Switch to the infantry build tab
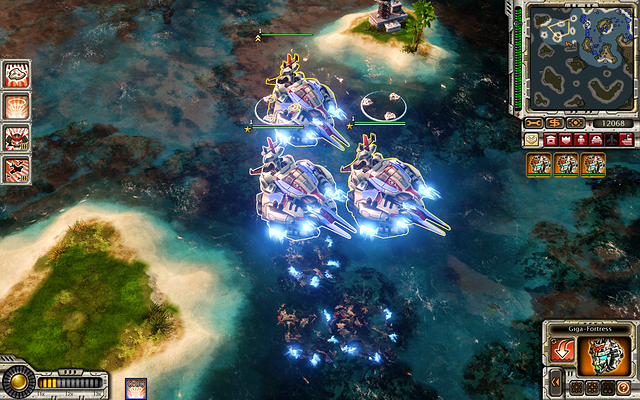The image size is (640, 400). (x=580, y=140)
